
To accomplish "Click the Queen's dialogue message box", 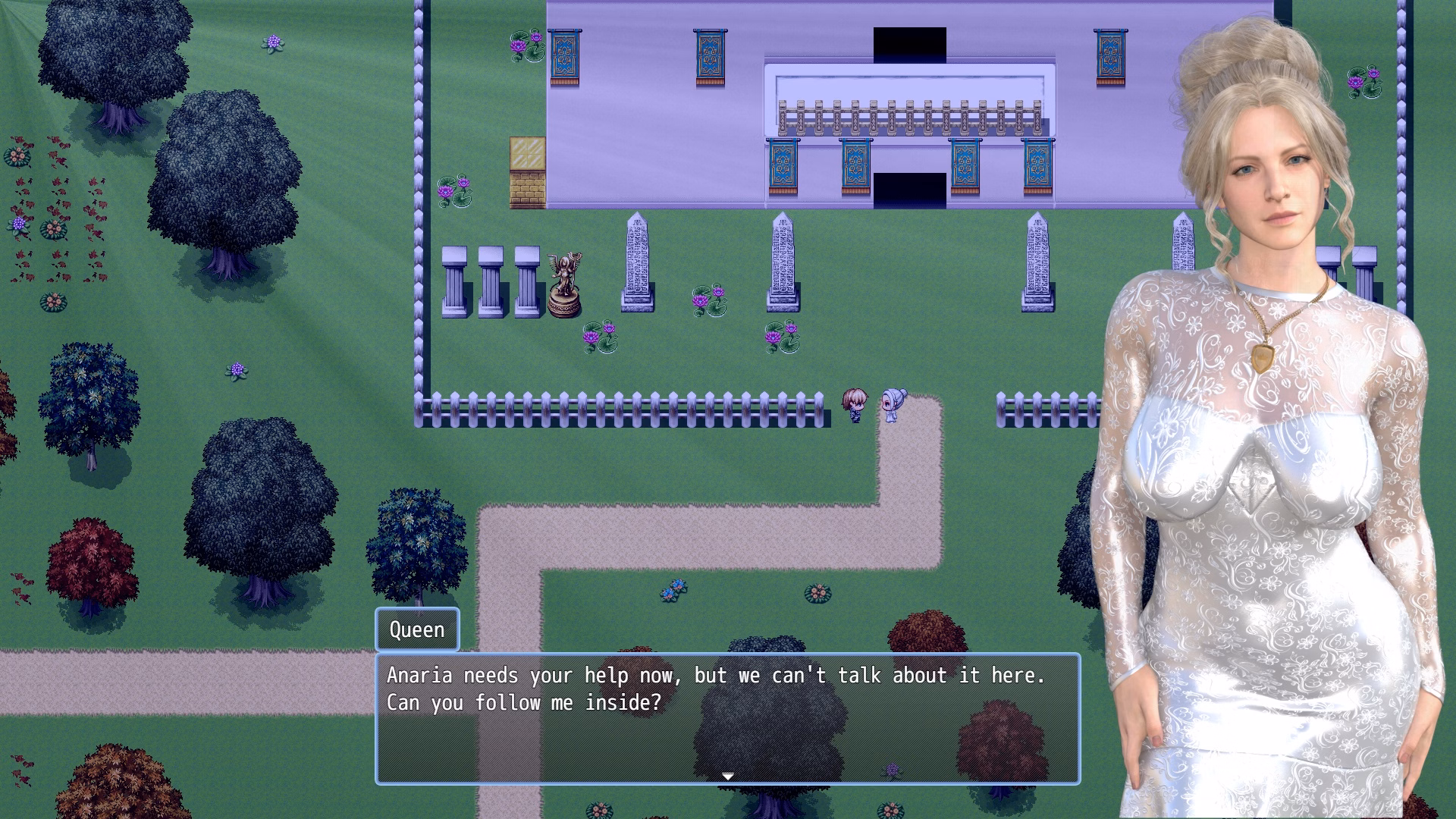I will point(727,717).
